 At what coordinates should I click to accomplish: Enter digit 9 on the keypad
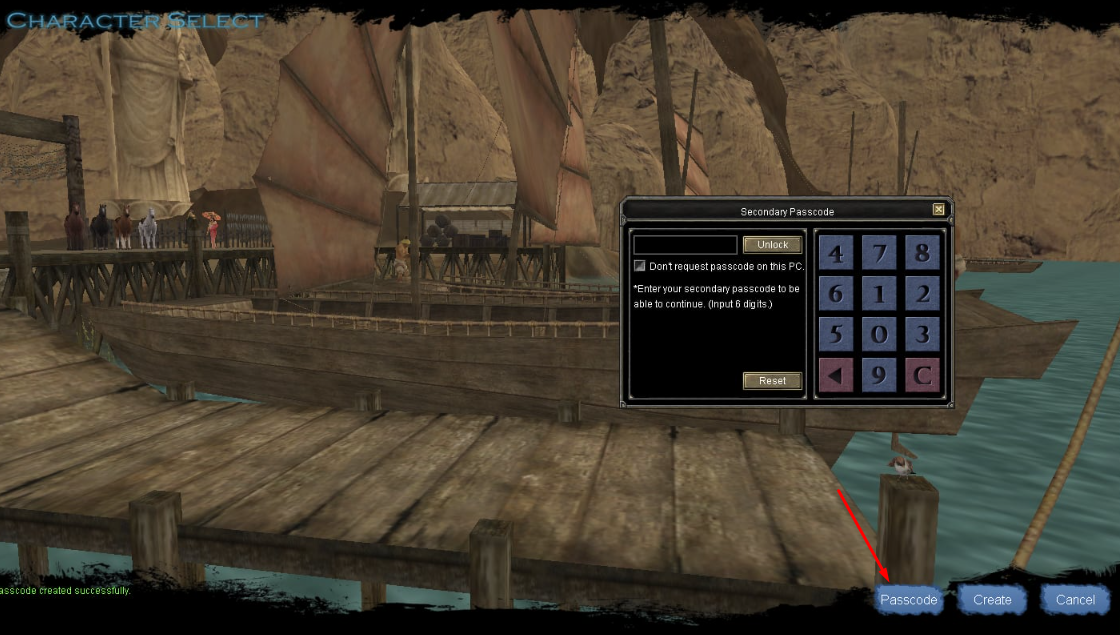click(x=879, y=376)
